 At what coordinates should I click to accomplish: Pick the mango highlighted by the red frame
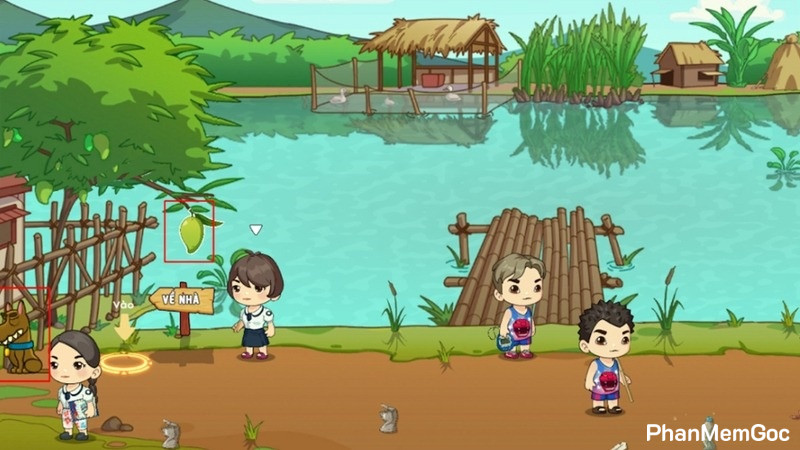[190, 232]
